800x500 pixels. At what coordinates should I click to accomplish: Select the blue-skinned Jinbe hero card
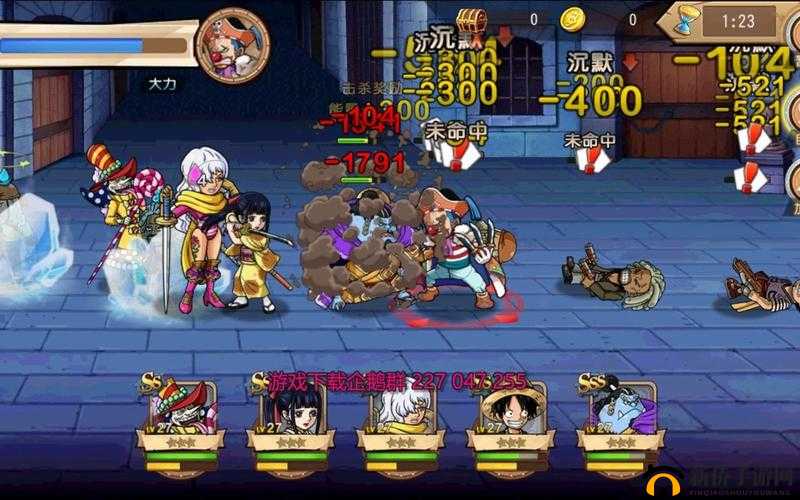(618, 418)
